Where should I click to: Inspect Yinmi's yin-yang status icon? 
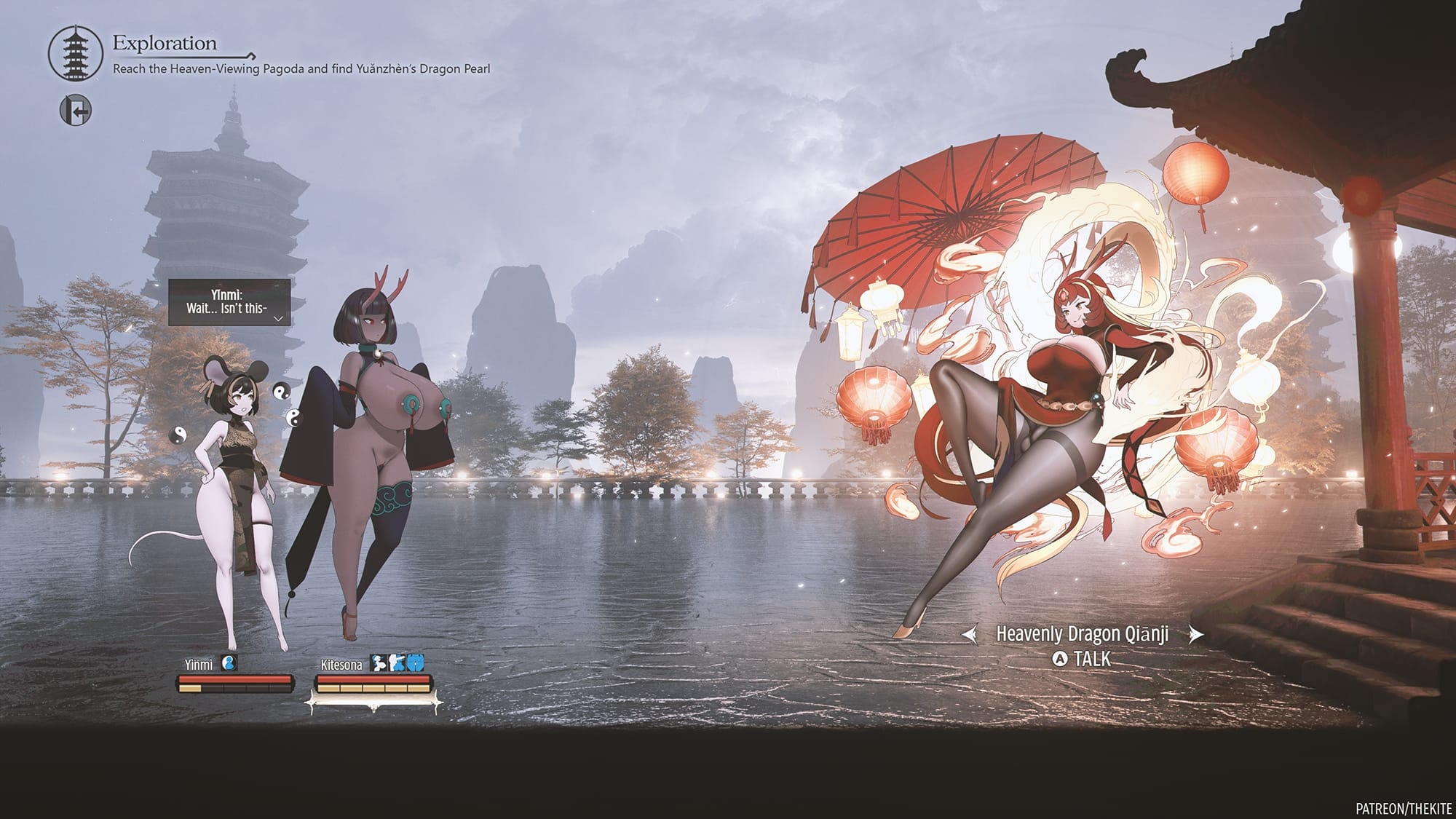[x=229, y=663]
